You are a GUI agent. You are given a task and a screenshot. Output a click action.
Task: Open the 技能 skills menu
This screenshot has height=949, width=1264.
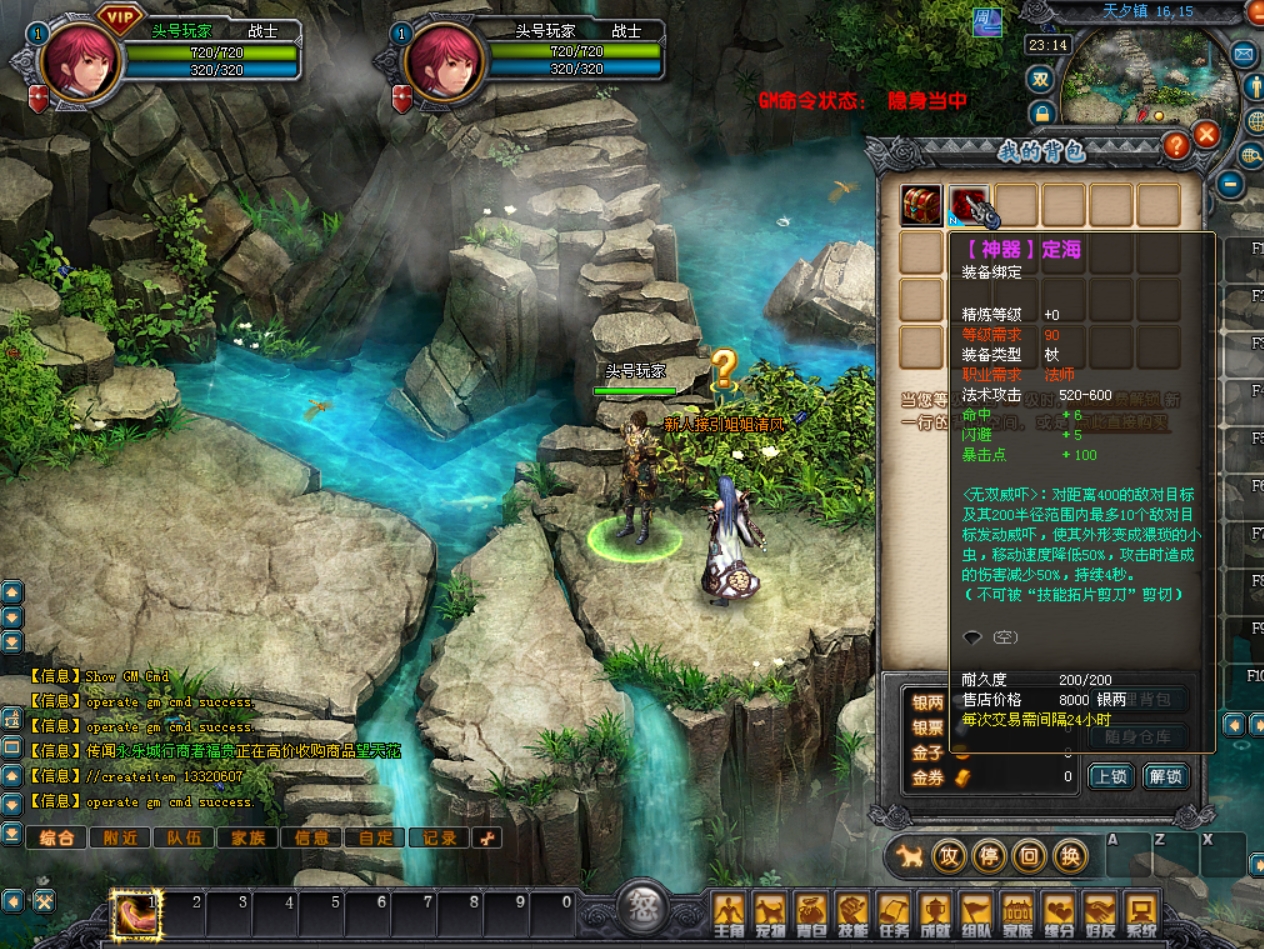(852, 915)
